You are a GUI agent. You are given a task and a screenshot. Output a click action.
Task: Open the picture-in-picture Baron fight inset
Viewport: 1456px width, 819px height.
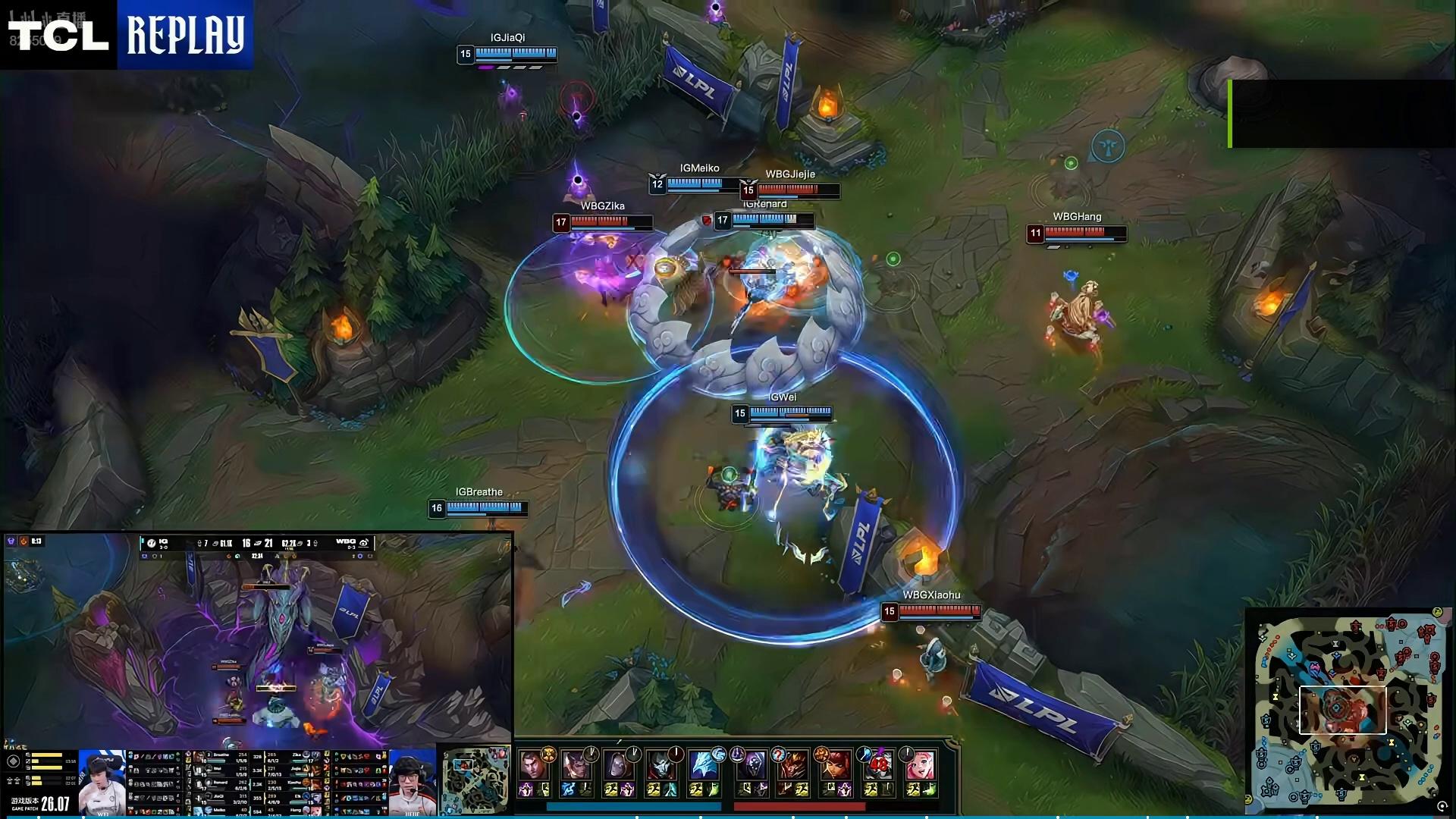pyautogui.click(x=258, y=641)
